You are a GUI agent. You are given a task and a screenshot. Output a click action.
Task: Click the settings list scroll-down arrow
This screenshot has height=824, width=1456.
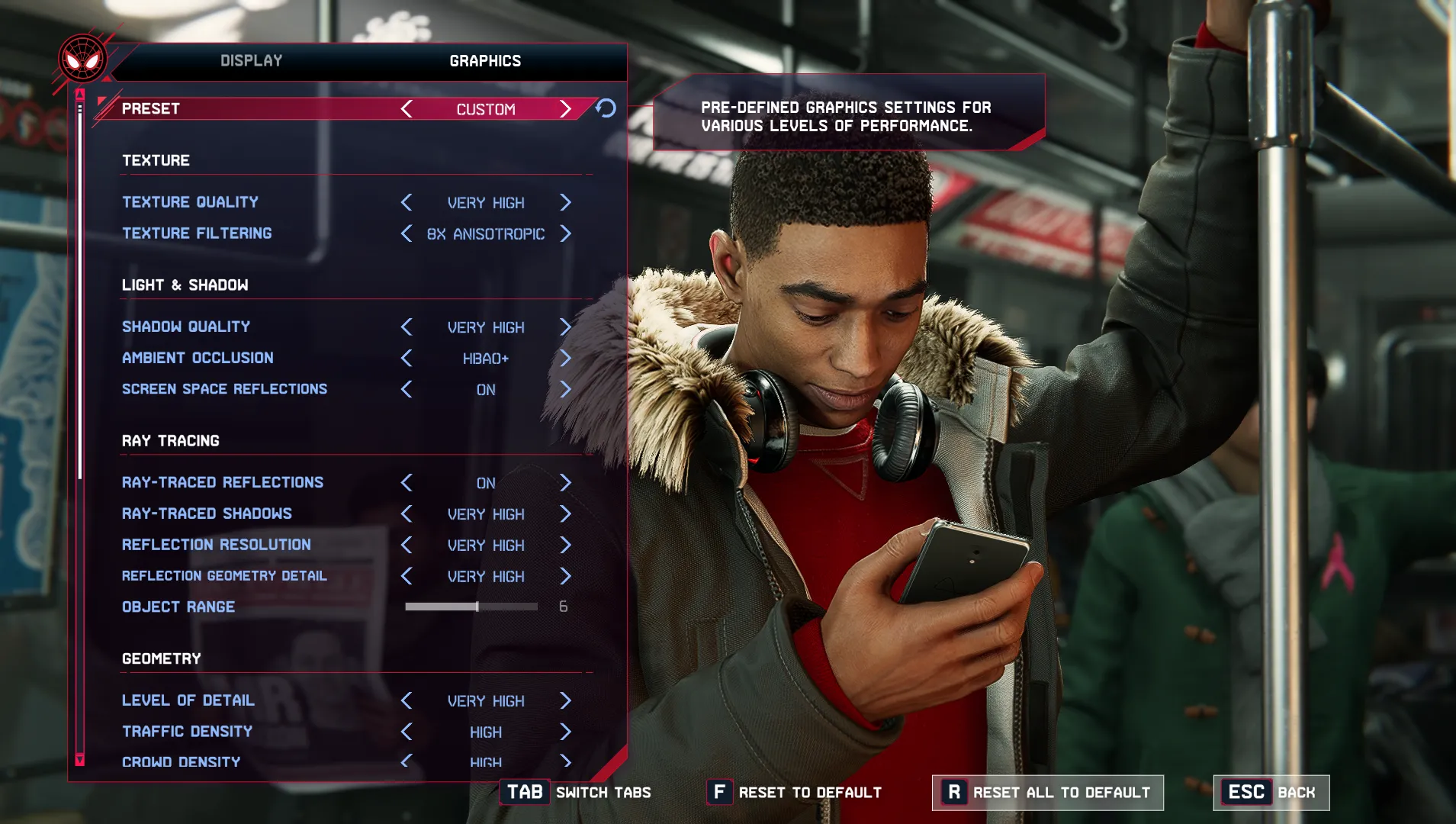tap(79, 759)
